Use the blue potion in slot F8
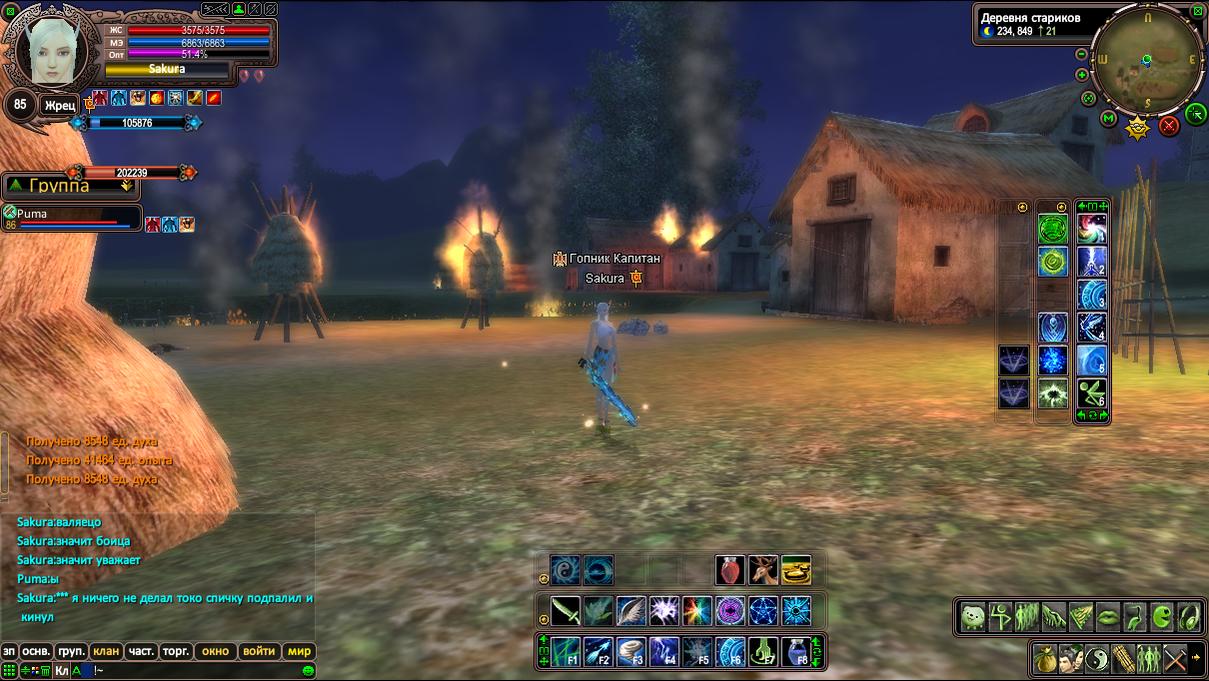 (795, 652)
